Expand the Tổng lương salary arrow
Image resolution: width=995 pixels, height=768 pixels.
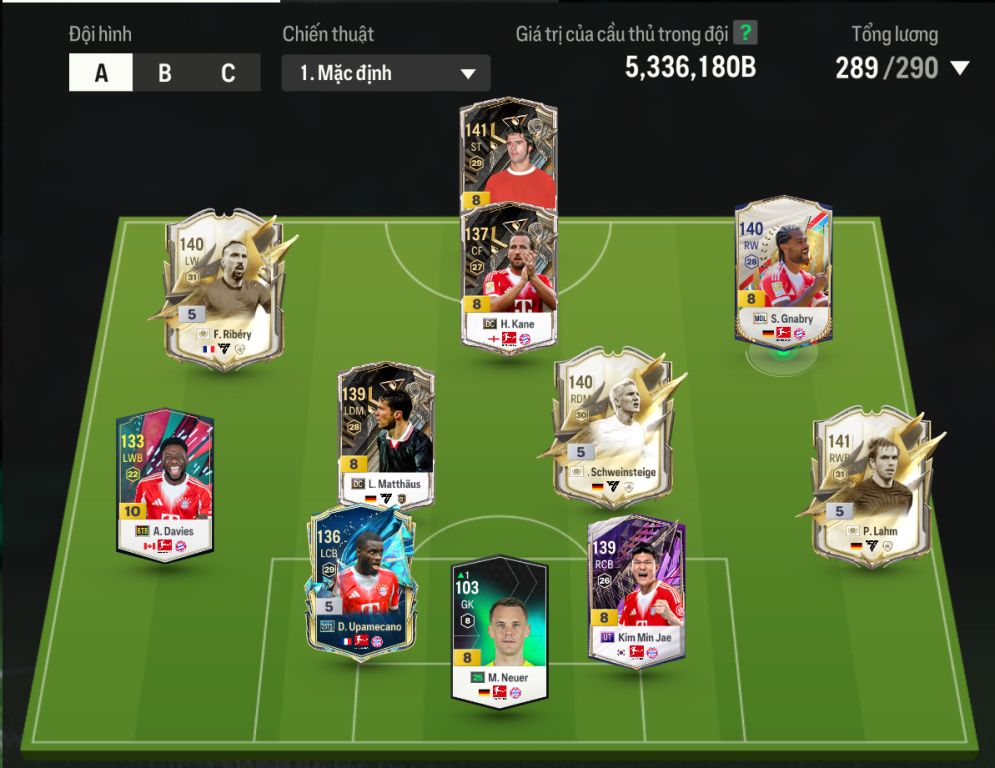(960, 68)
